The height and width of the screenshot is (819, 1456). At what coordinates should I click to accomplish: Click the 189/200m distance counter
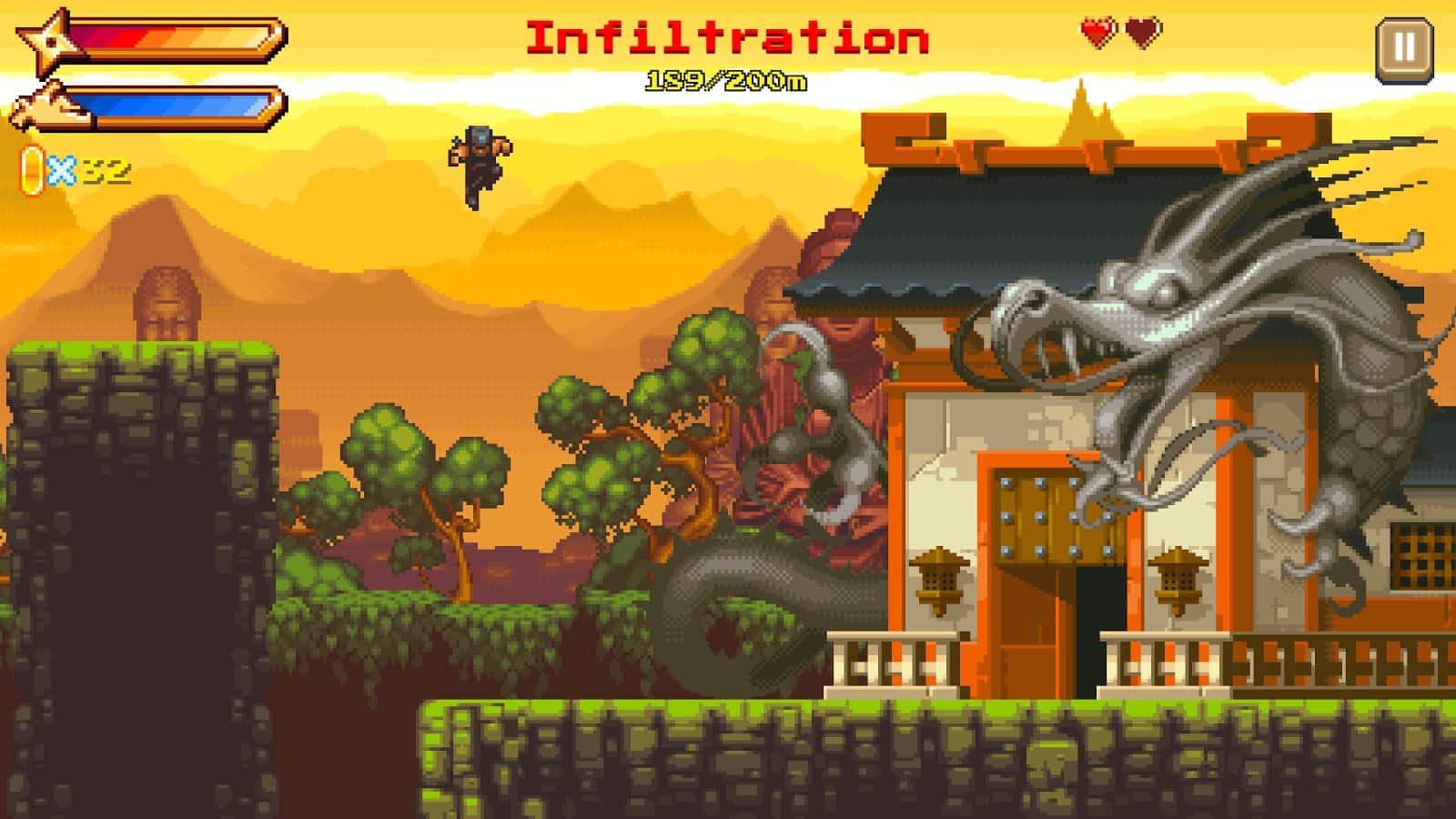pos(728,80)
